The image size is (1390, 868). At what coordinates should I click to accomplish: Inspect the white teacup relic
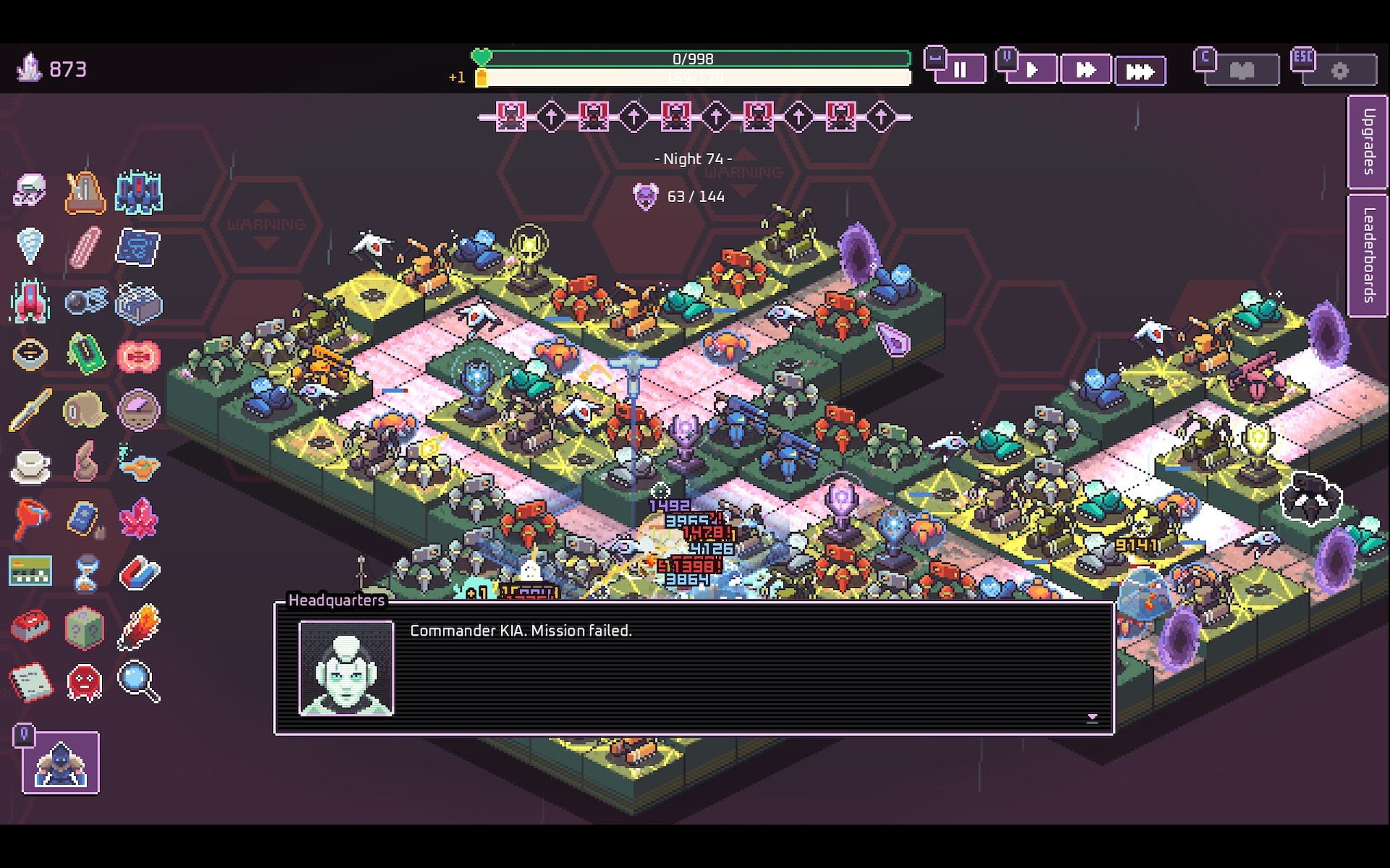click(30, 465)
